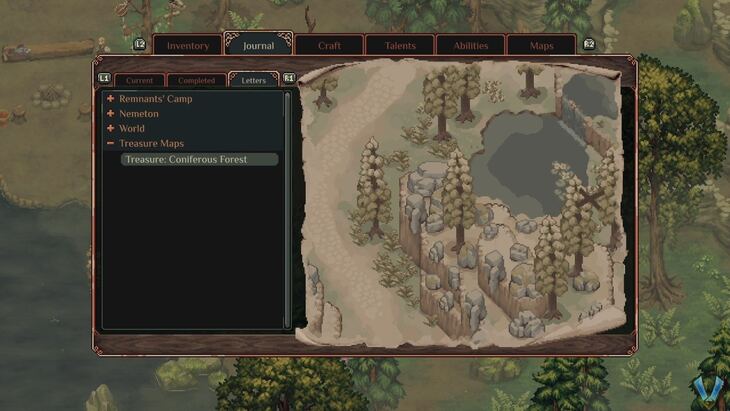Screen dimensions: 730x411
Task: Open the Maps tab
Action: click(x=541, y=46)
